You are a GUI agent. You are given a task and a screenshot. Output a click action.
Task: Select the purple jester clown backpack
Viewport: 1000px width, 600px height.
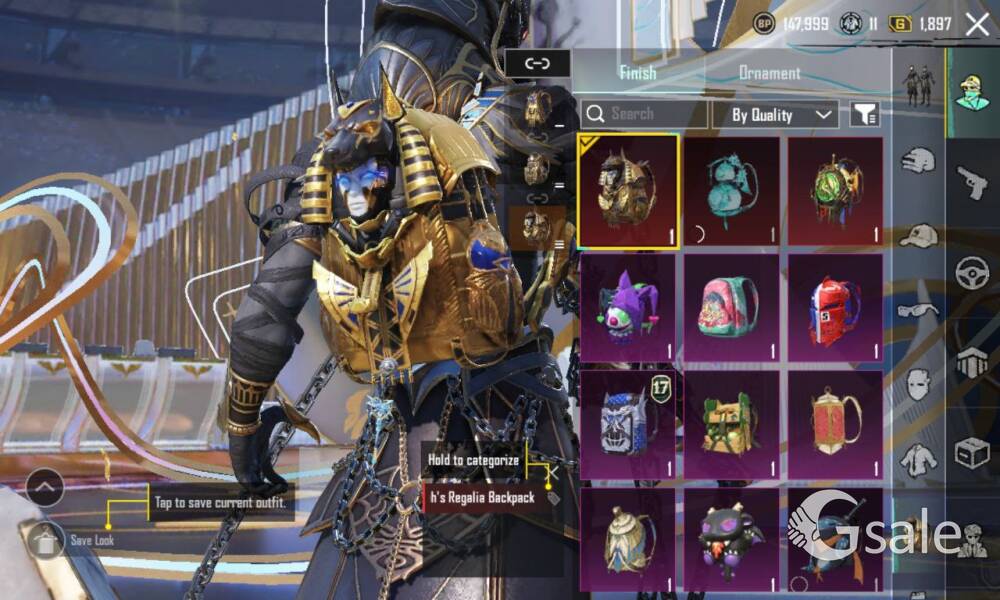coord(628,307)
